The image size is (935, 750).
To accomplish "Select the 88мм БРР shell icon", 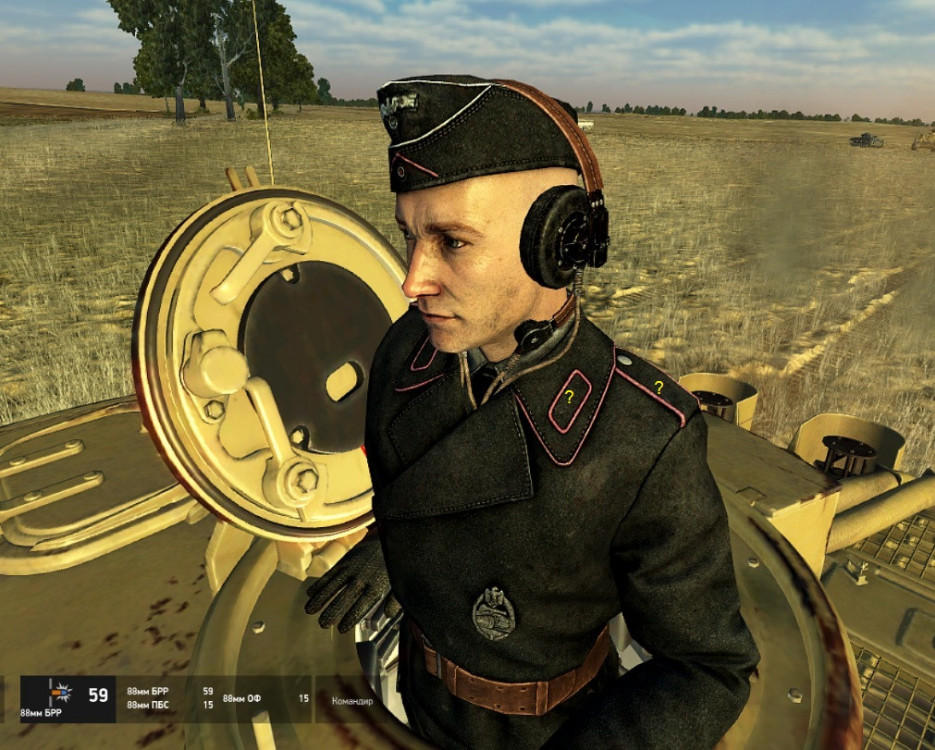I will click(59, 693).
